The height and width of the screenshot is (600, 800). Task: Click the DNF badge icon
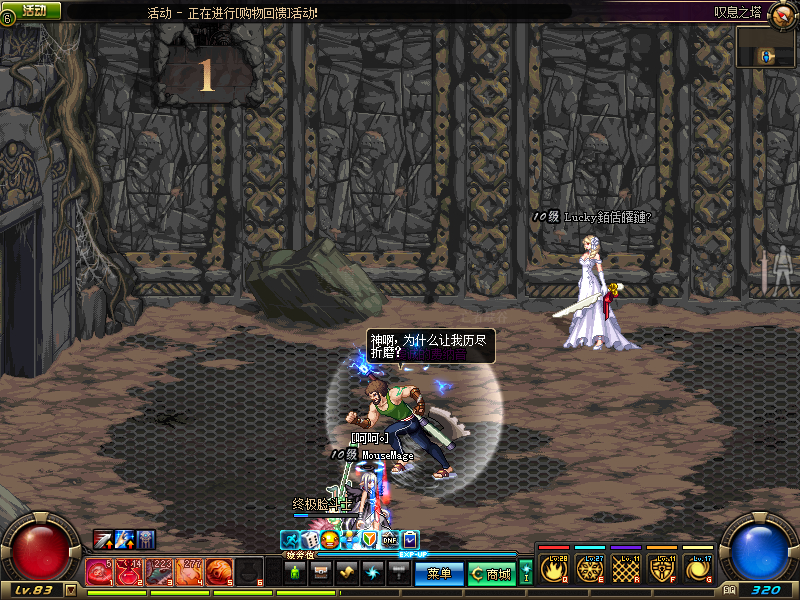pyautogui.click(x=390, y=540)
